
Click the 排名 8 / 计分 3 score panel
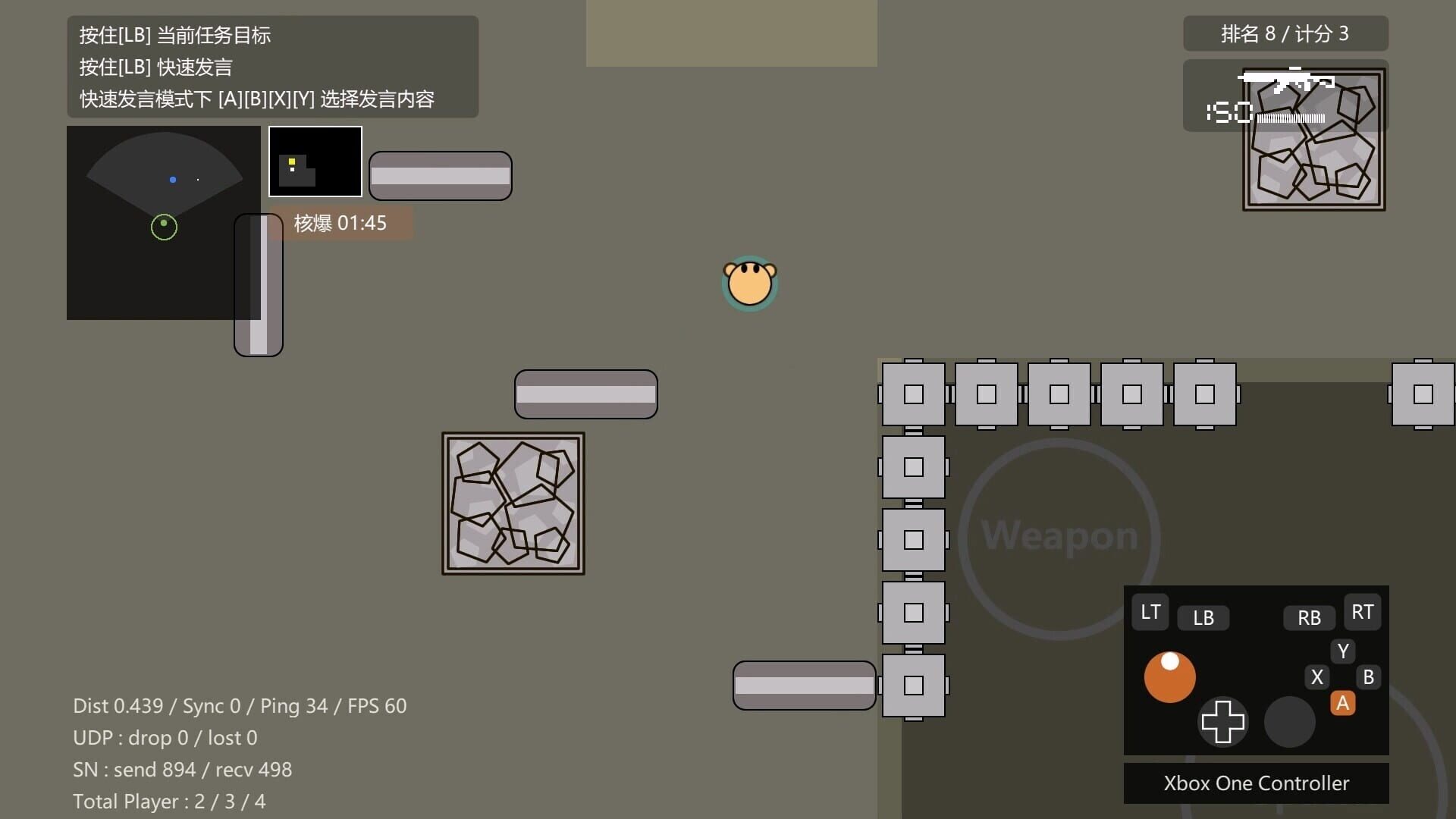tap(1285, 33)
